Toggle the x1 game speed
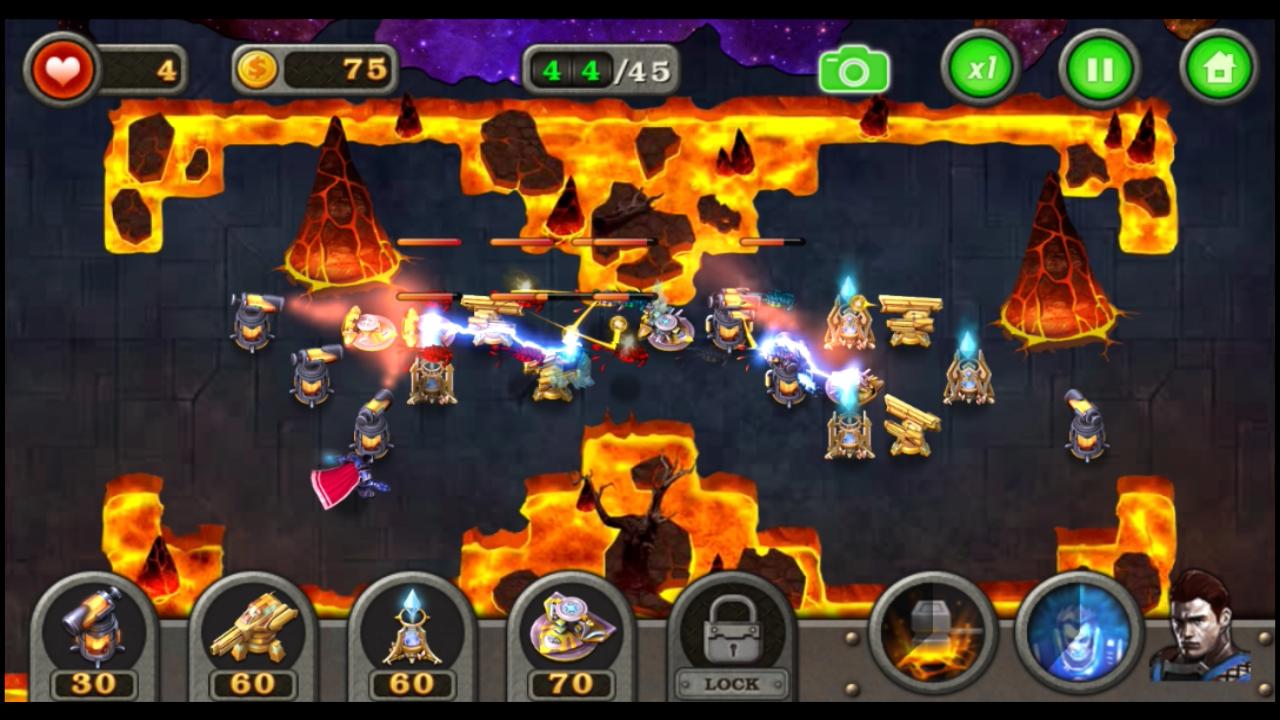This screenshot has width=1280, height=720. click(978, 67)
